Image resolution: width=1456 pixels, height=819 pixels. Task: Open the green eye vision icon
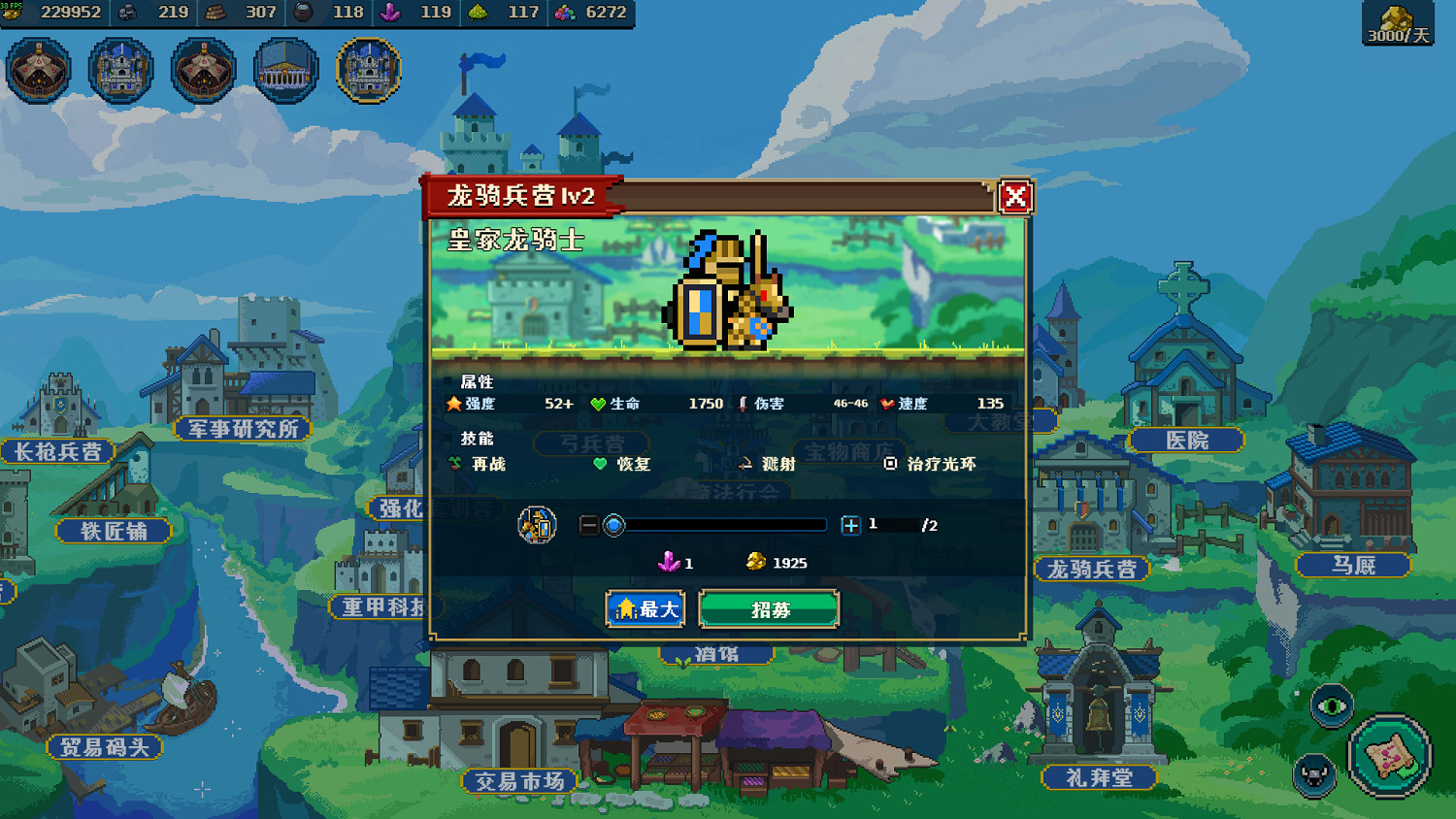coord(1333,705)
